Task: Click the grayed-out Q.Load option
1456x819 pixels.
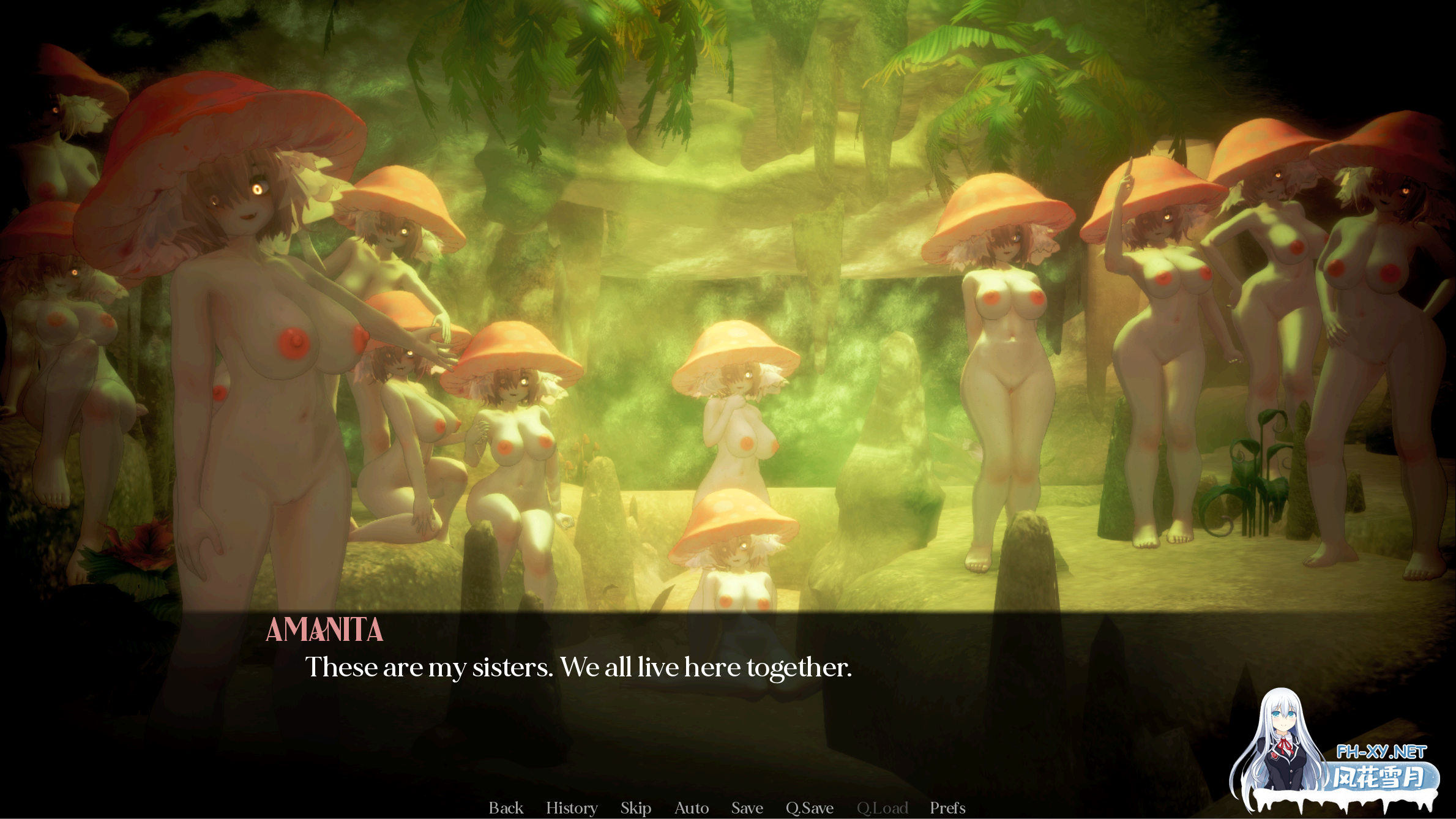Action: 883,807
